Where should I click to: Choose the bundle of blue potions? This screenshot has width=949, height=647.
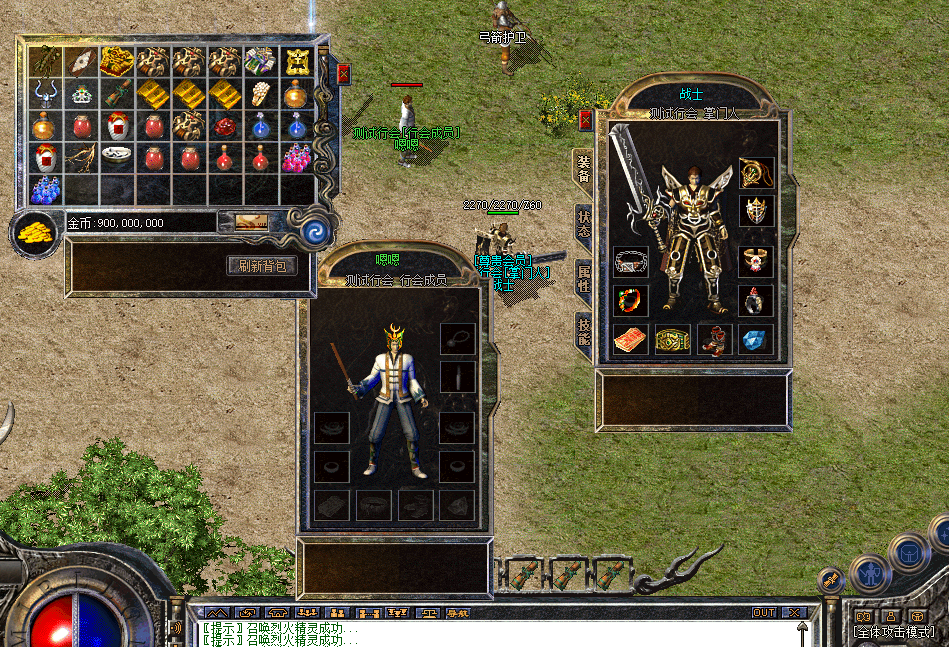(x=44, y=189)
